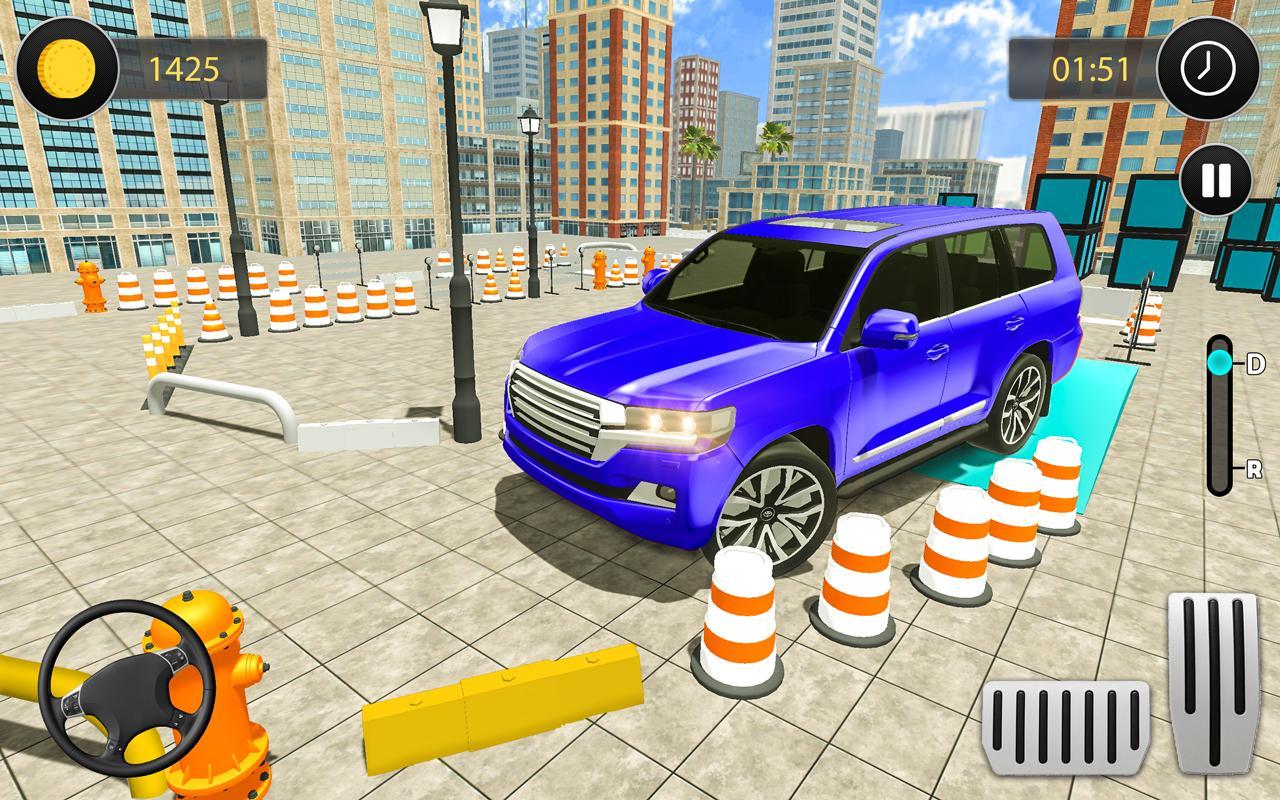Shift the gear knob to Drive
Image resolution: width=1280 pixels, height=800 pixels.
point(1222,365)
